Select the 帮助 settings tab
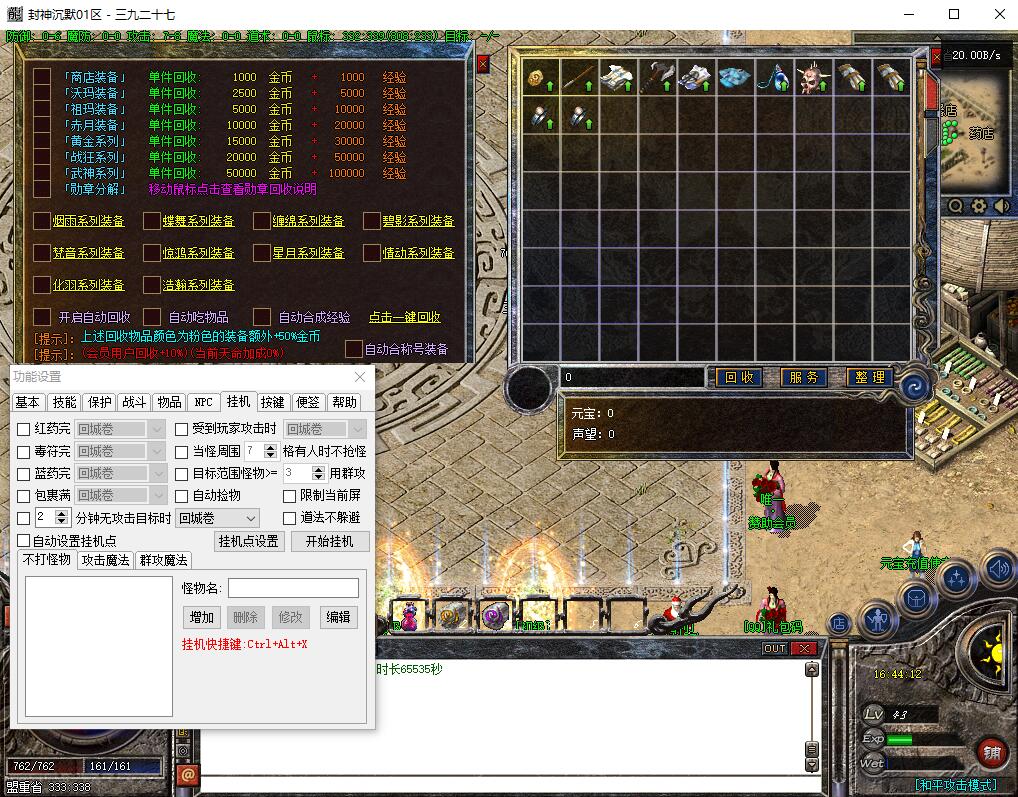The height and width of the screenshot is (797, 1018). (344, 402)
